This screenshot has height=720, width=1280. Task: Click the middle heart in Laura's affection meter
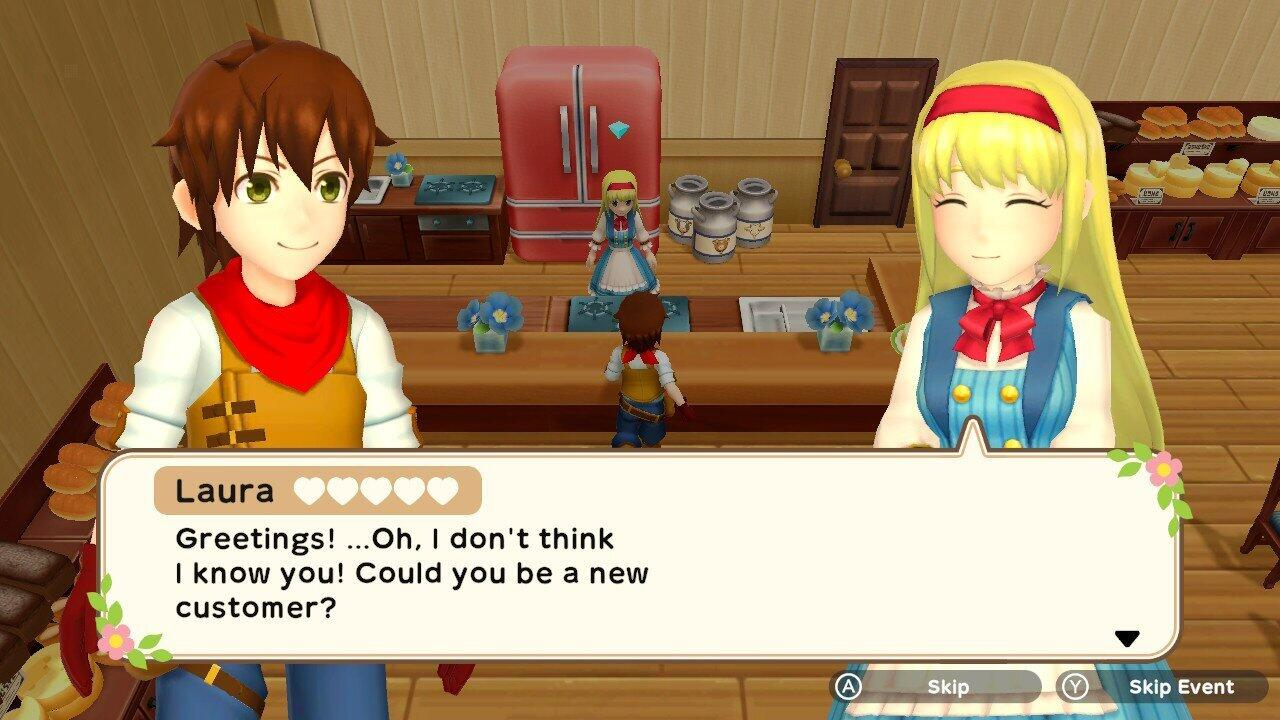(376, 490)
